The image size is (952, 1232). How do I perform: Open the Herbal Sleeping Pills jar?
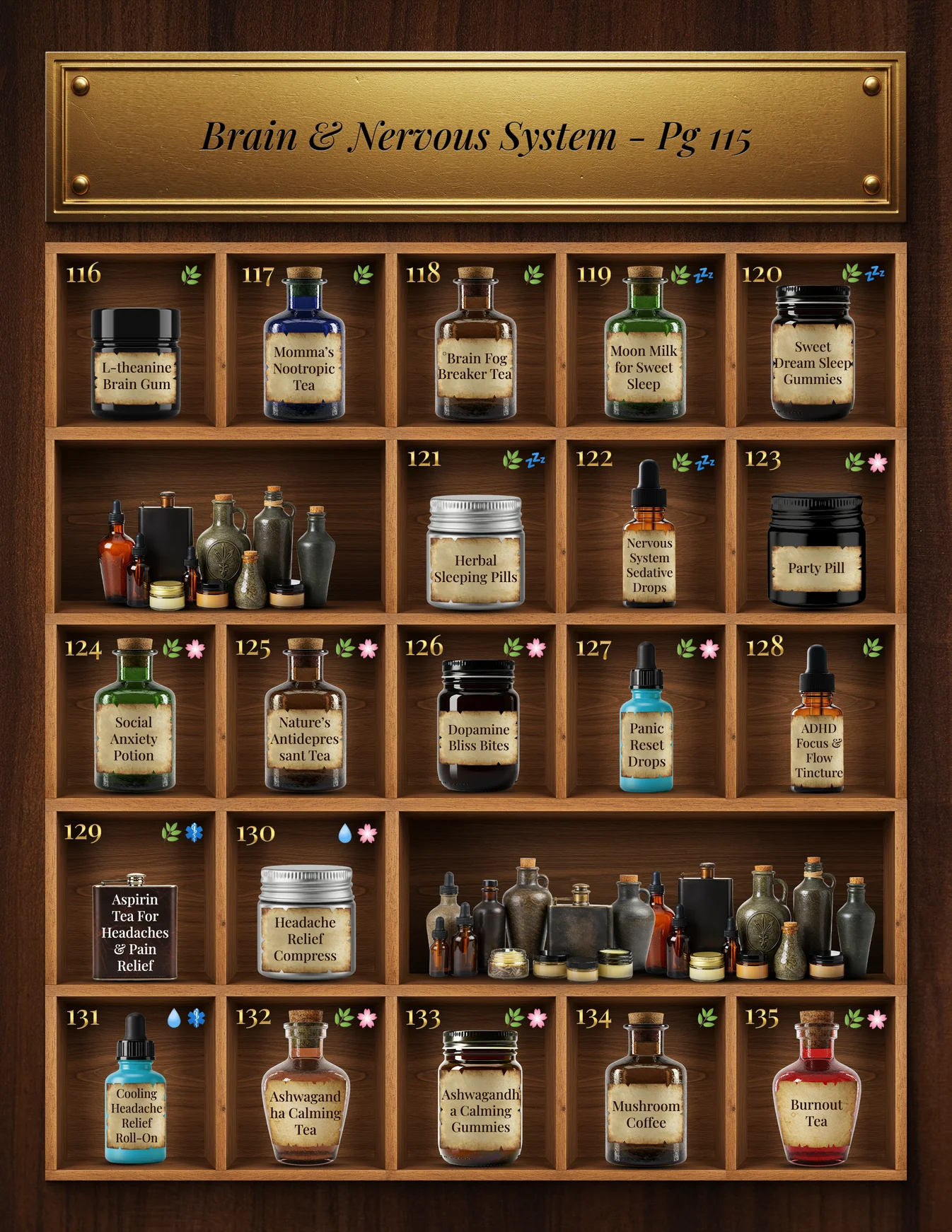click(475, 554)
